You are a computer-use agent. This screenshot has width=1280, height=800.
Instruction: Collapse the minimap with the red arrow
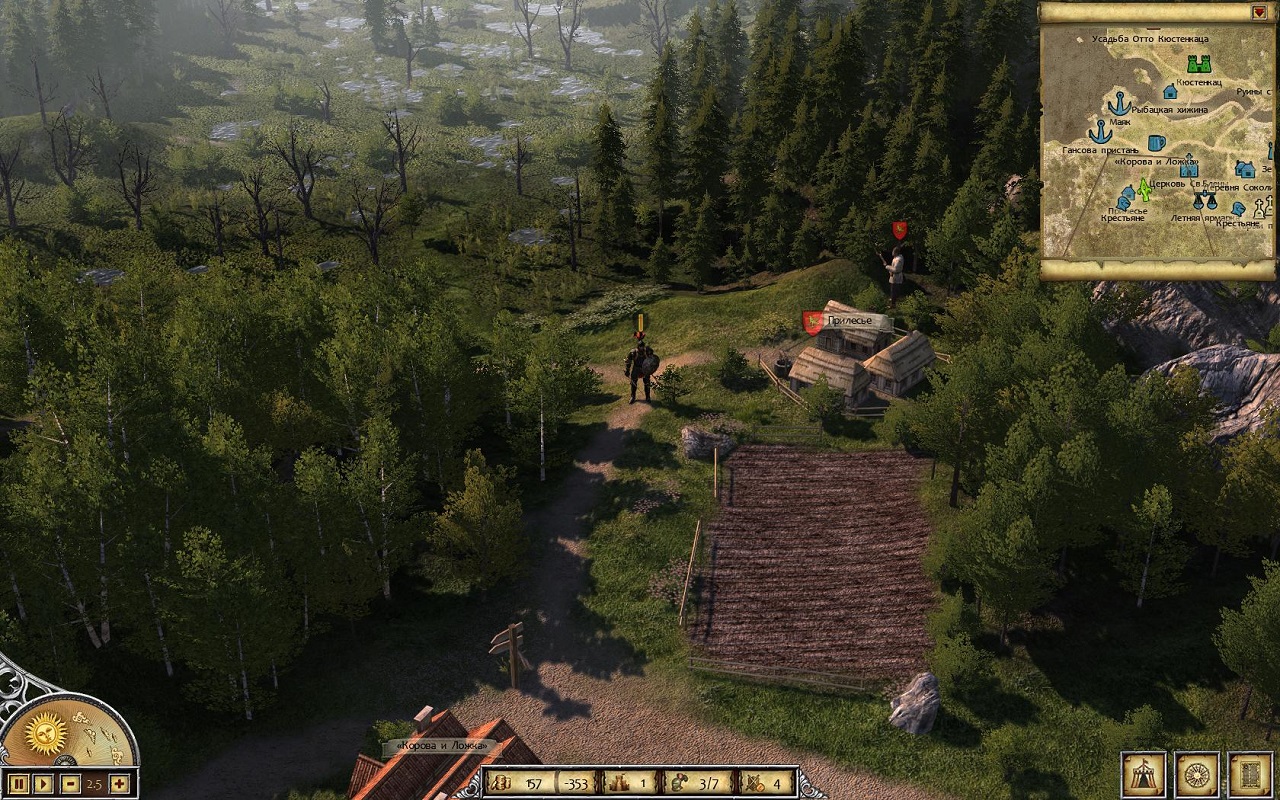[x=1259, y=12]
